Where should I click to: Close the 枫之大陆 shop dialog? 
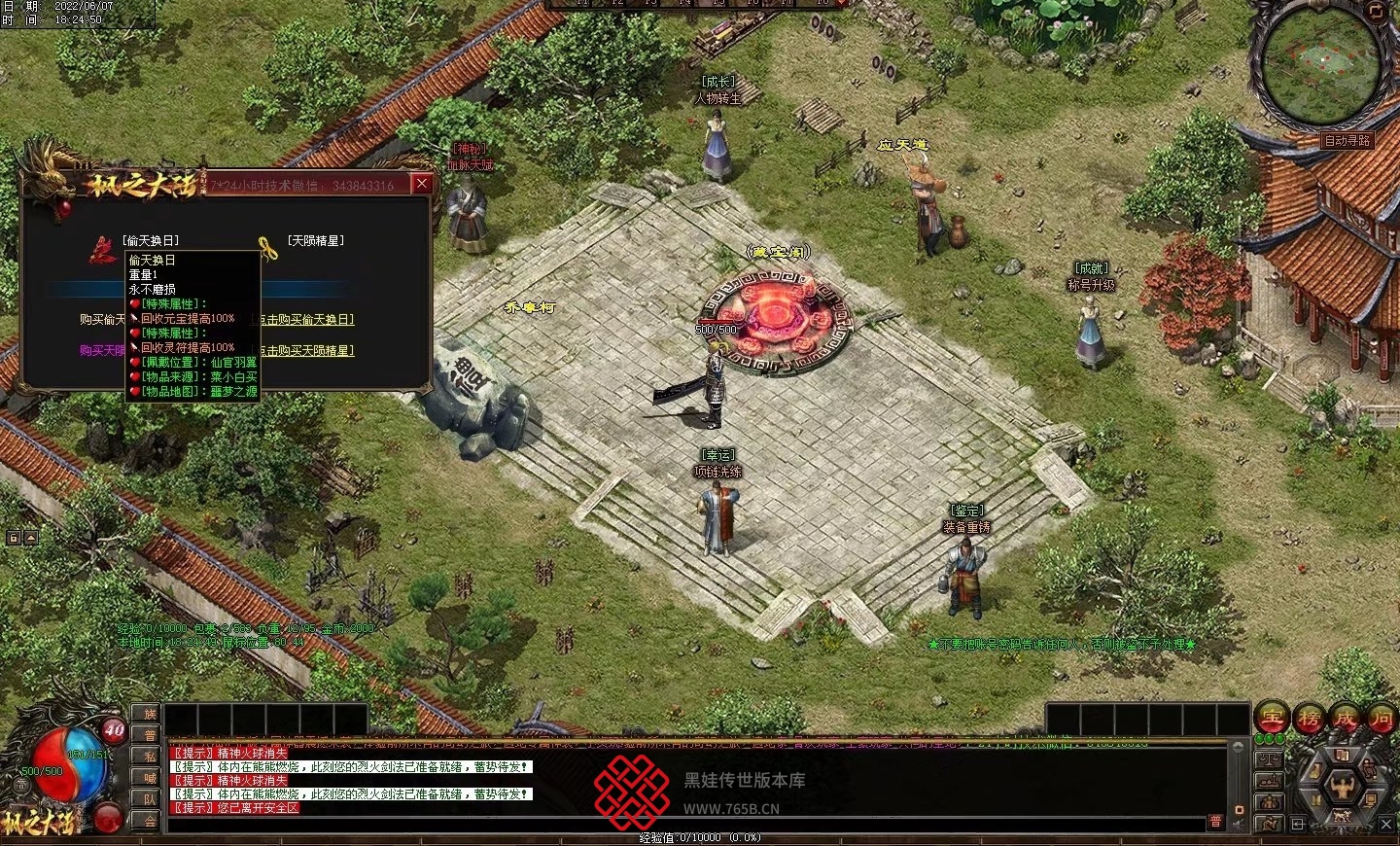click(x=421, y=183)
